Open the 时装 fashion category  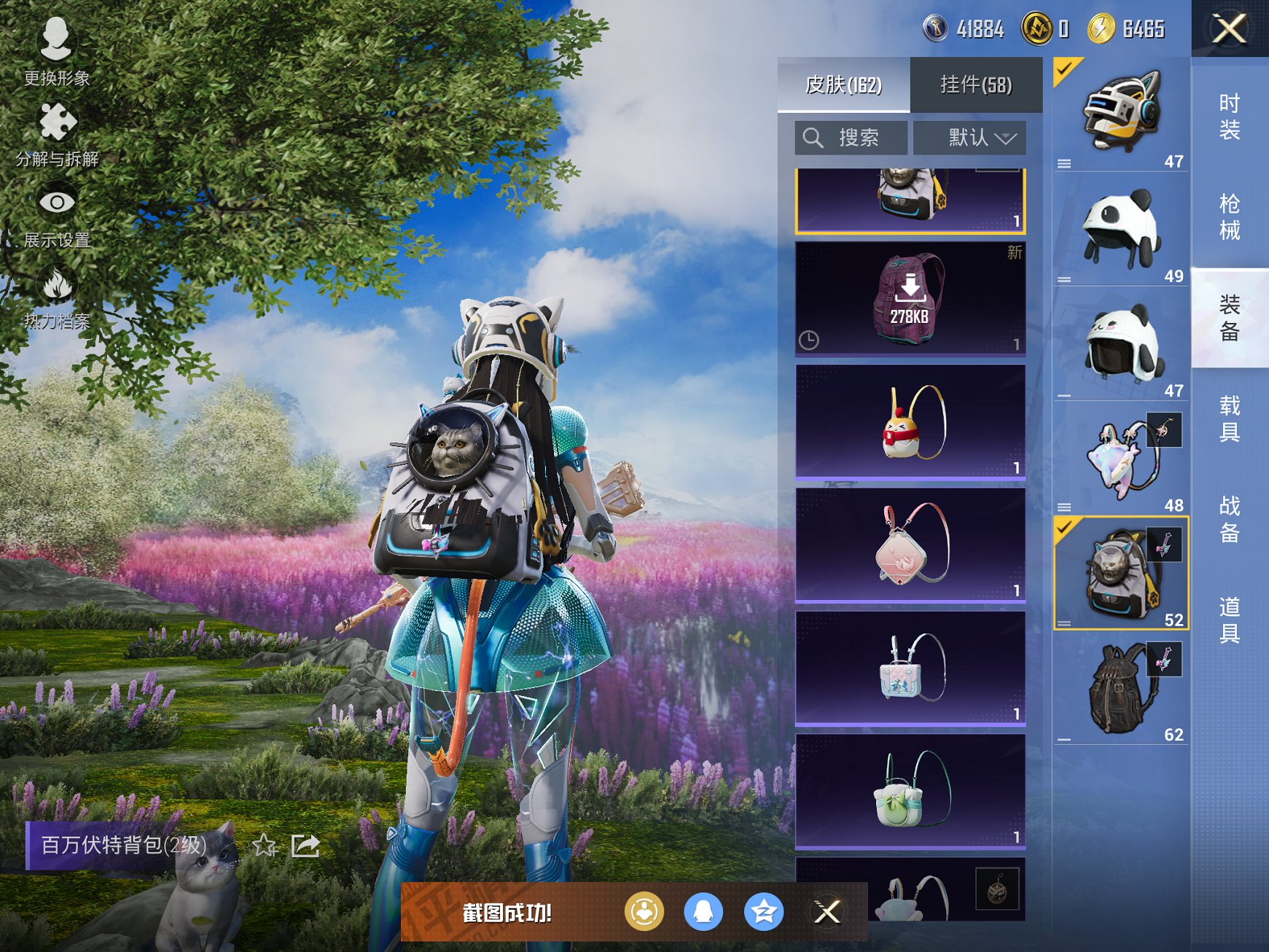tap(1230, 117)
